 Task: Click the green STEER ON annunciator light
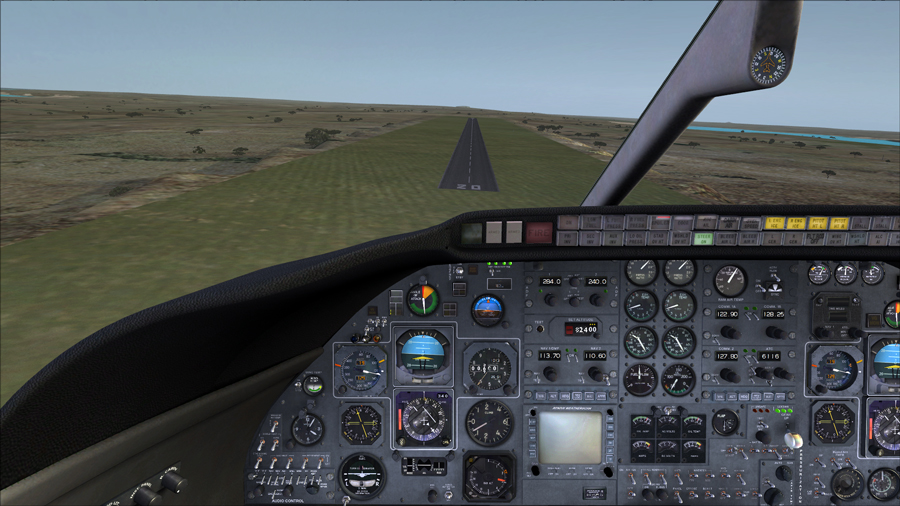coord(703,238)
